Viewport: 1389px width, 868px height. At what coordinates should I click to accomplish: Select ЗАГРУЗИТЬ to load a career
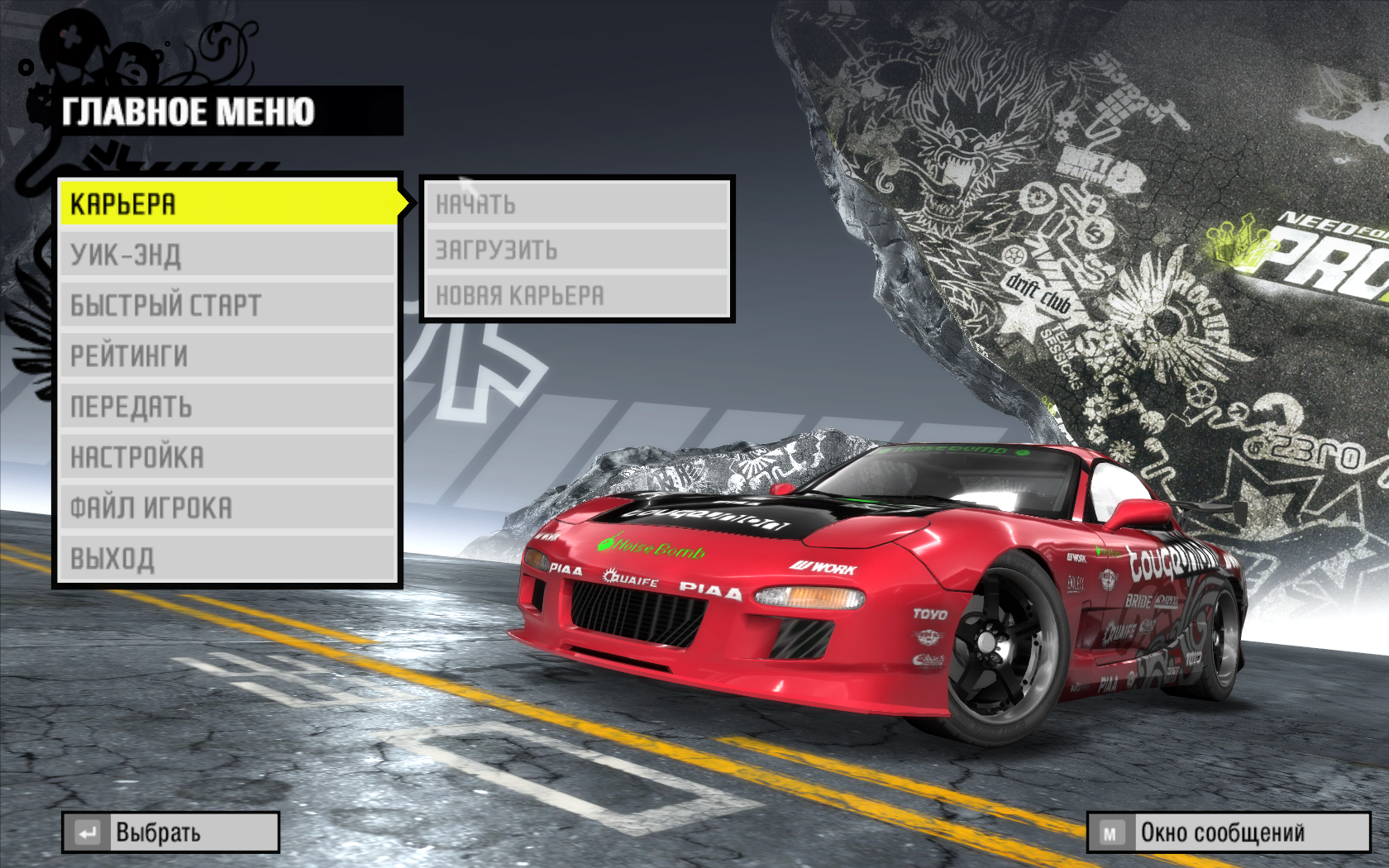click(576, 249)
